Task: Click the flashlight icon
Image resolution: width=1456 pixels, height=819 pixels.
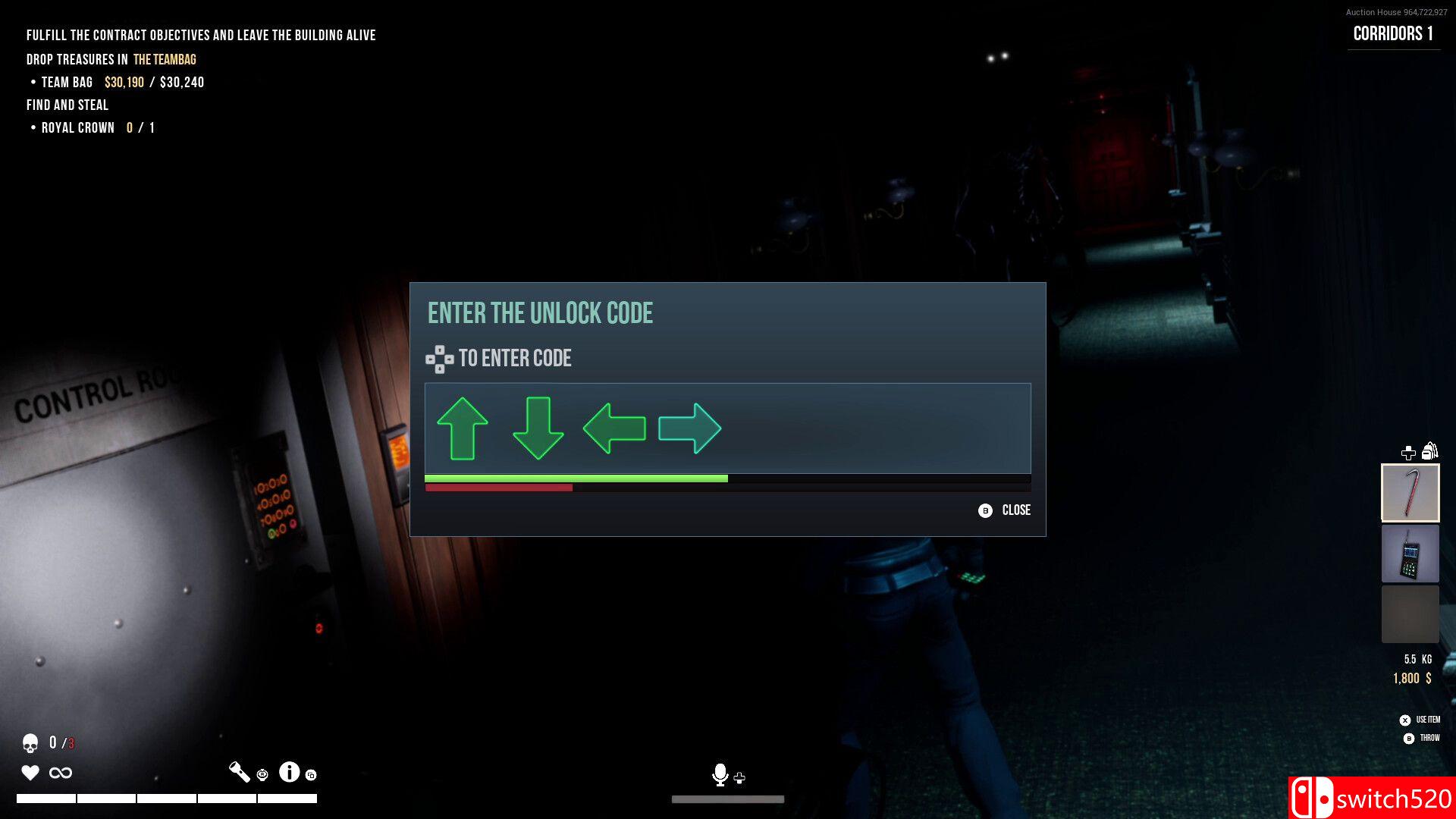Action: (240, 772)
